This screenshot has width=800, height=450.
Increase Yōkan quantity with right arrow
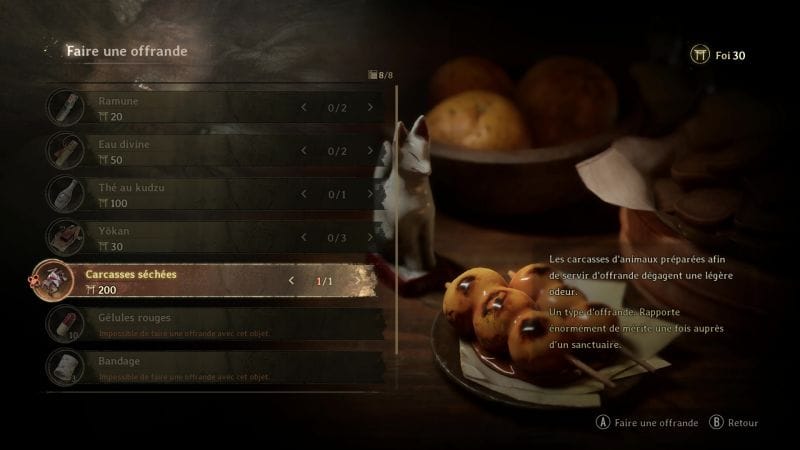pos(370,237)
